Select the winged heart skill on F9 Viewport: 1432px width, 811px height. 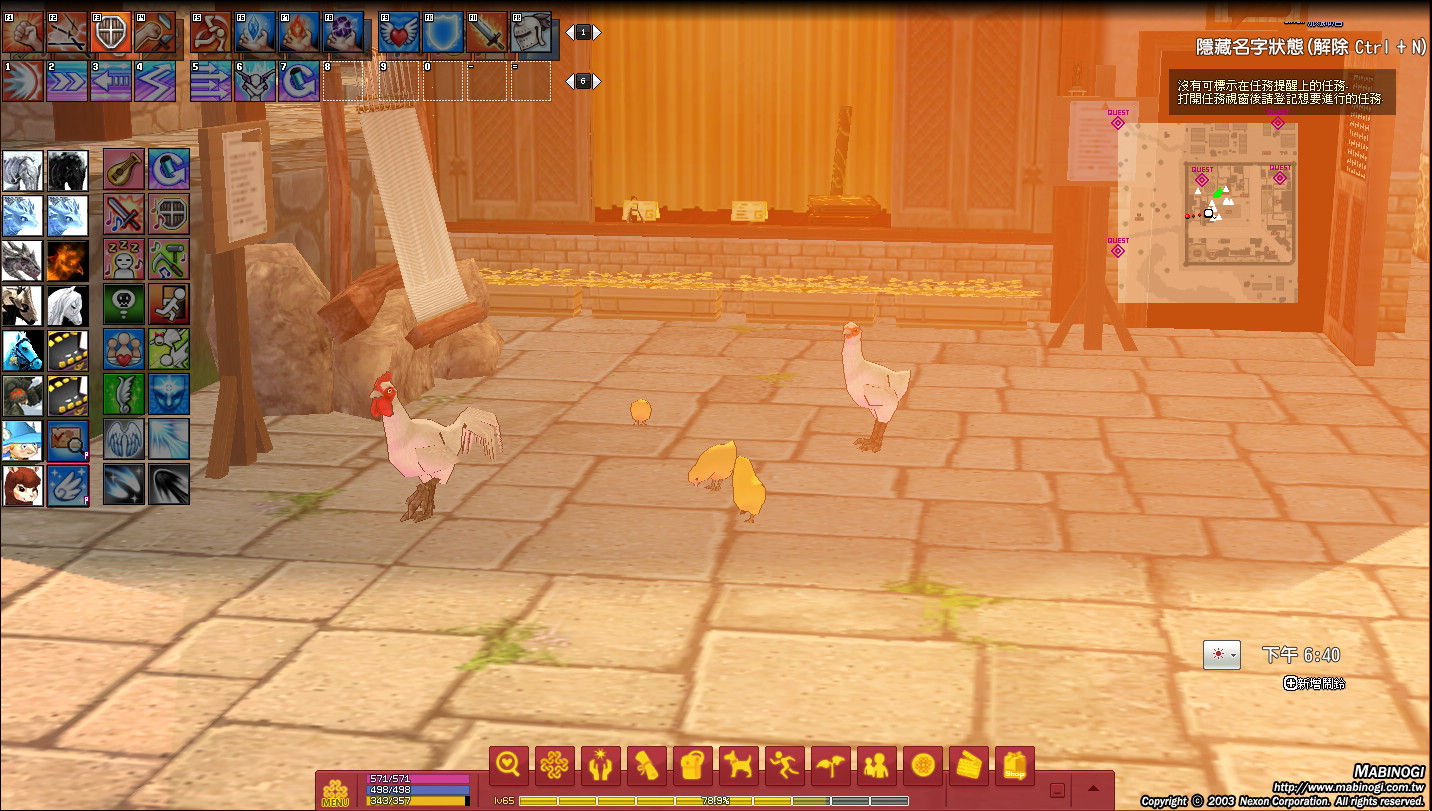point(399,32)
